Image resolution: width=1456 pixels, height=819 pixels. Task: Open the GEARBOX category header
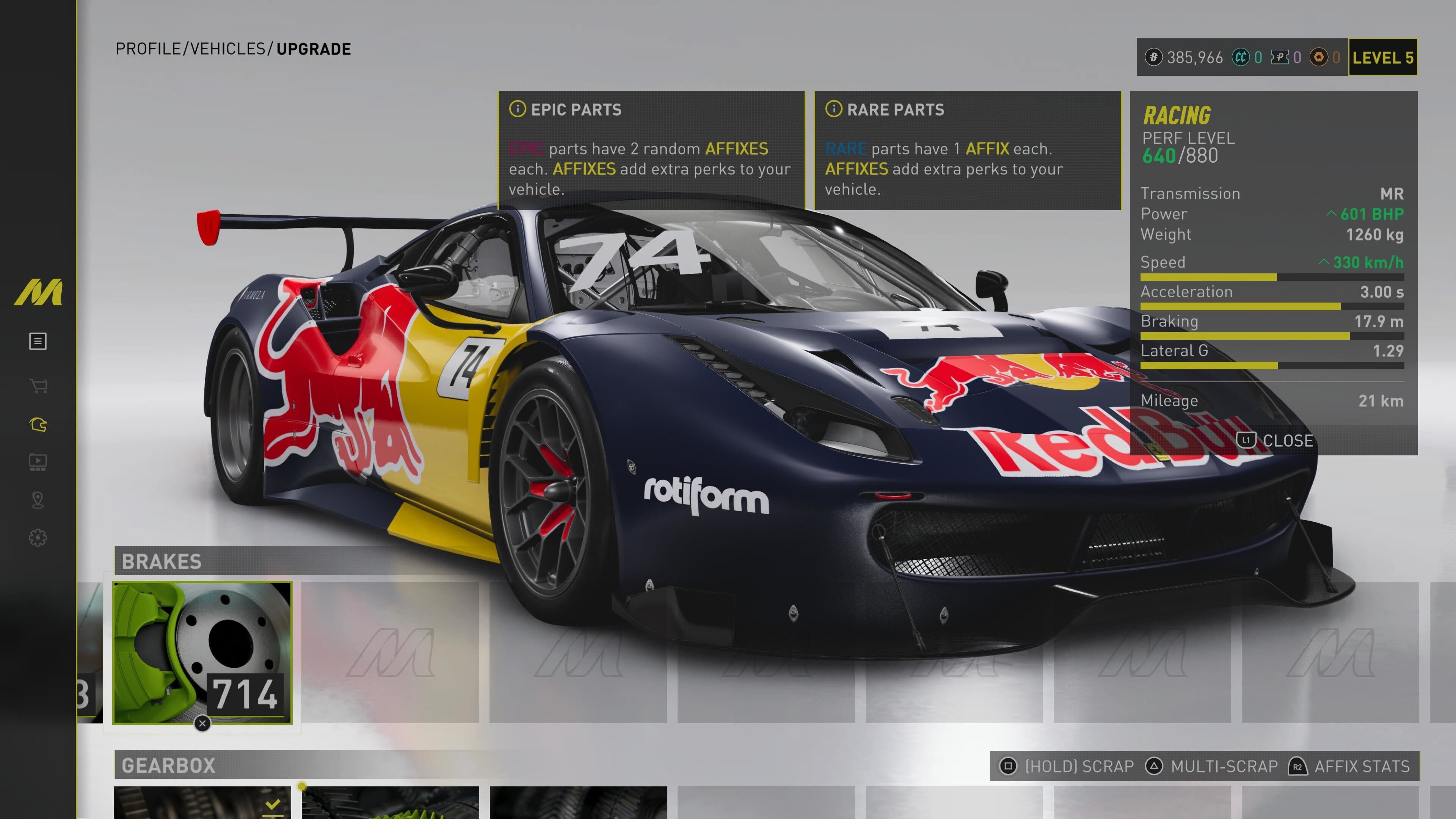[x=168, y=765]
